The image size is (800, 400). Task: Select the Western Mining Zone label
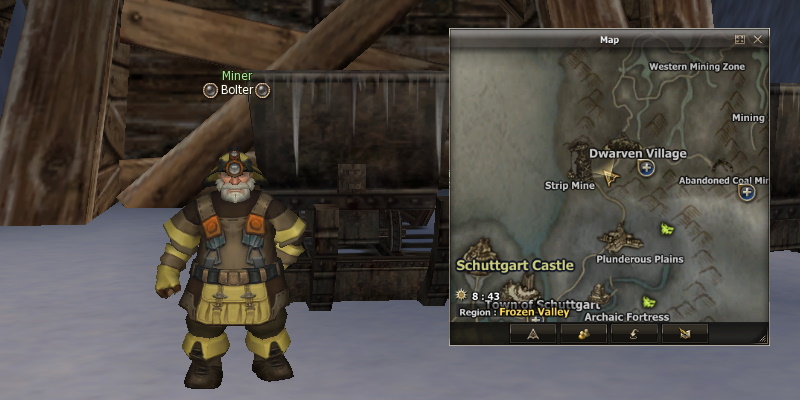[x=697, y=67]
